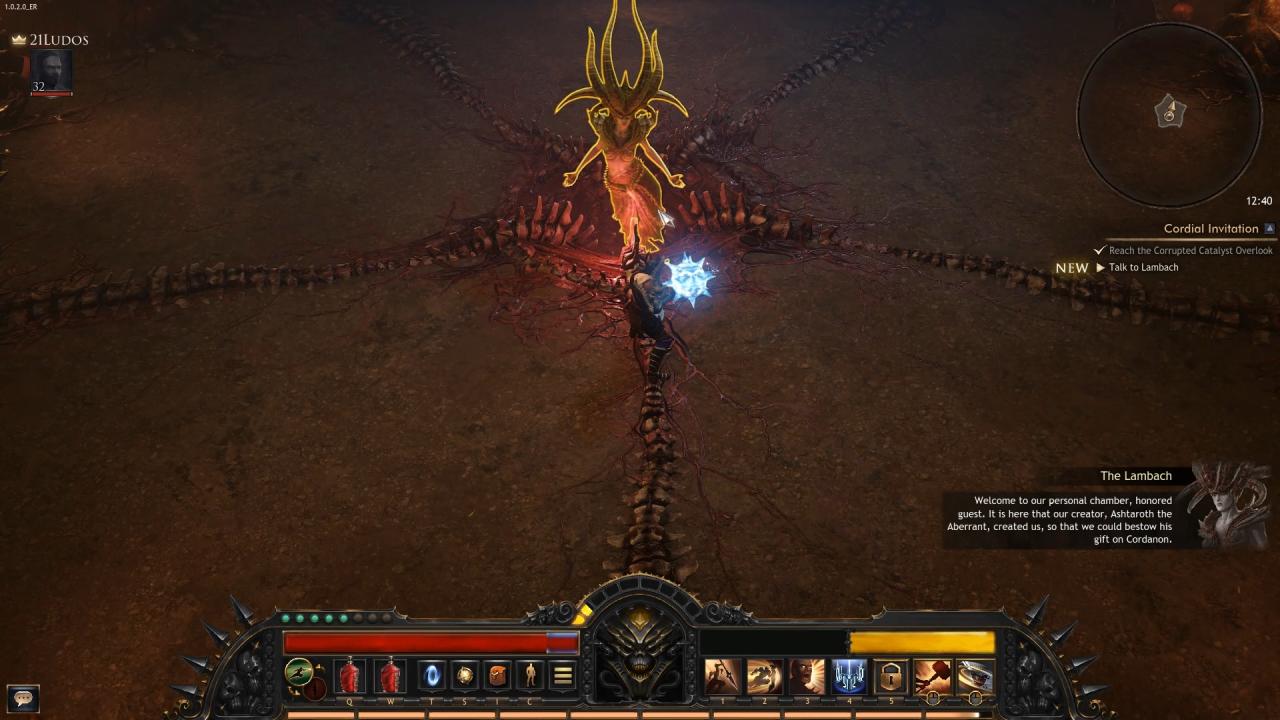Activate the blue swords skill in slot 4

(x=849, y=676)
